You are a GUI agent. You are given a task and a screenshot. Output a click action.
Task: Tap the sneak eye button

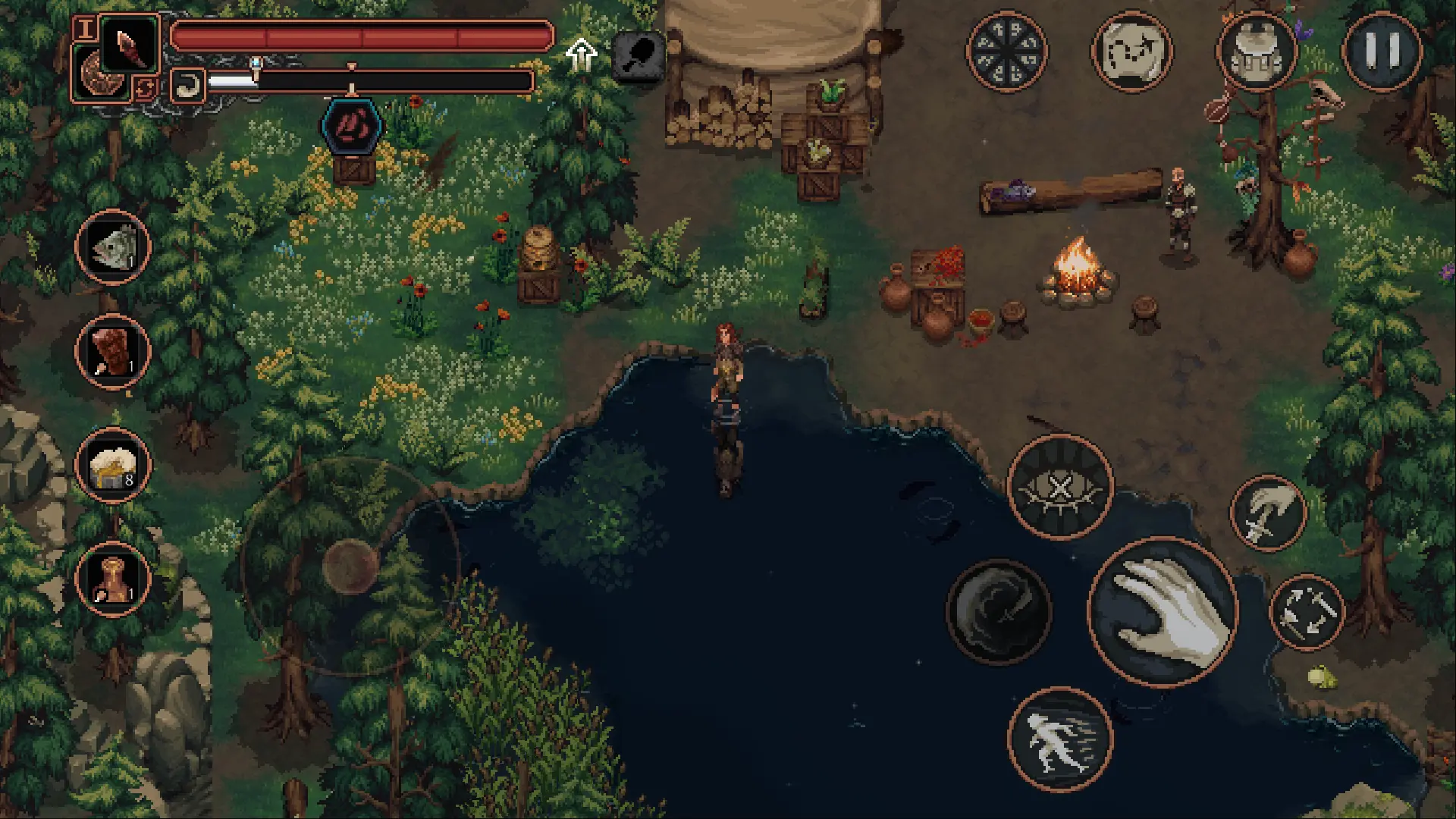pyautogui.click(x=1060, y=488)
